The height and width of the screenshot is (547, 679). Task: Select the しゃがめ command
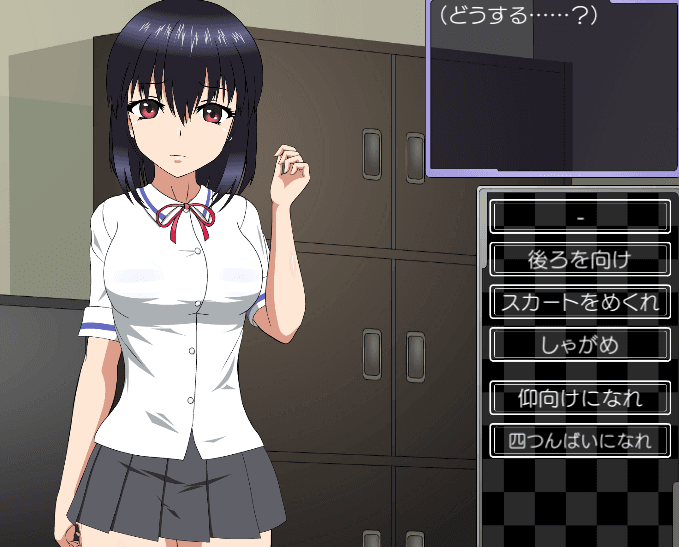(x=580, y=345)
